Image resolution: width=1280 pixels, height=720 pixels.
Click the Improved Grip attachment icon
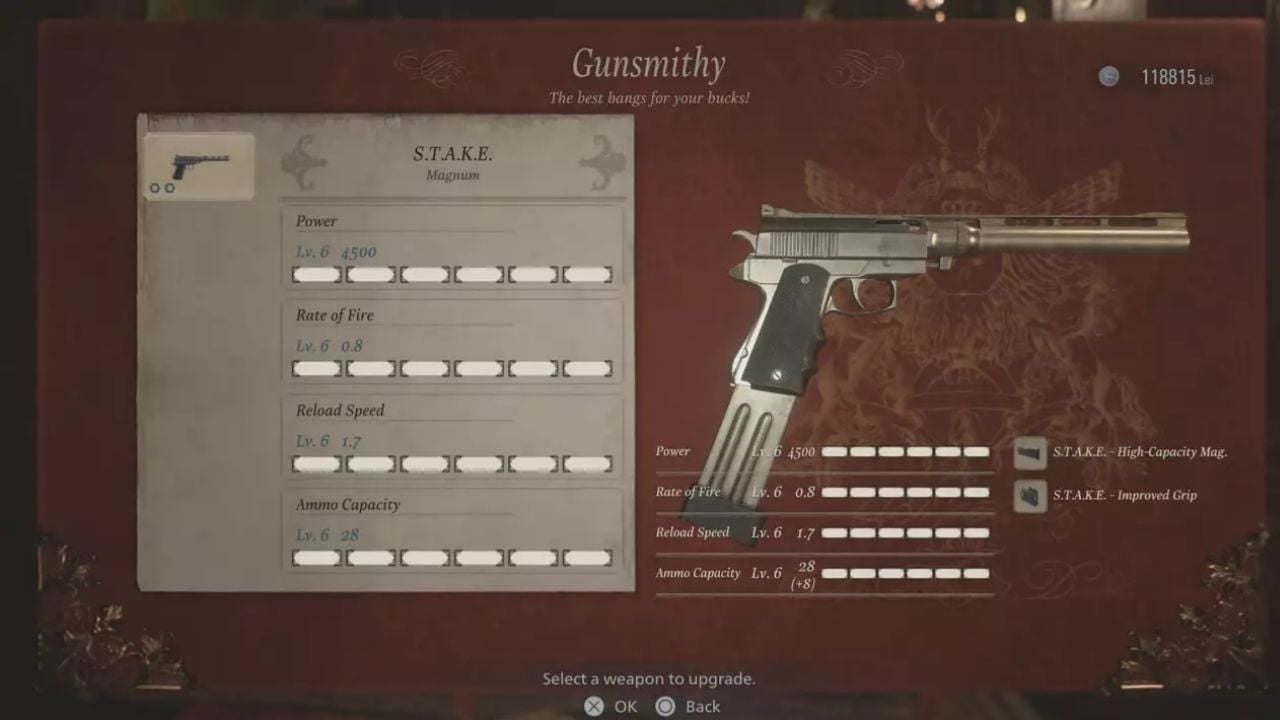(x=1030, y=495)
